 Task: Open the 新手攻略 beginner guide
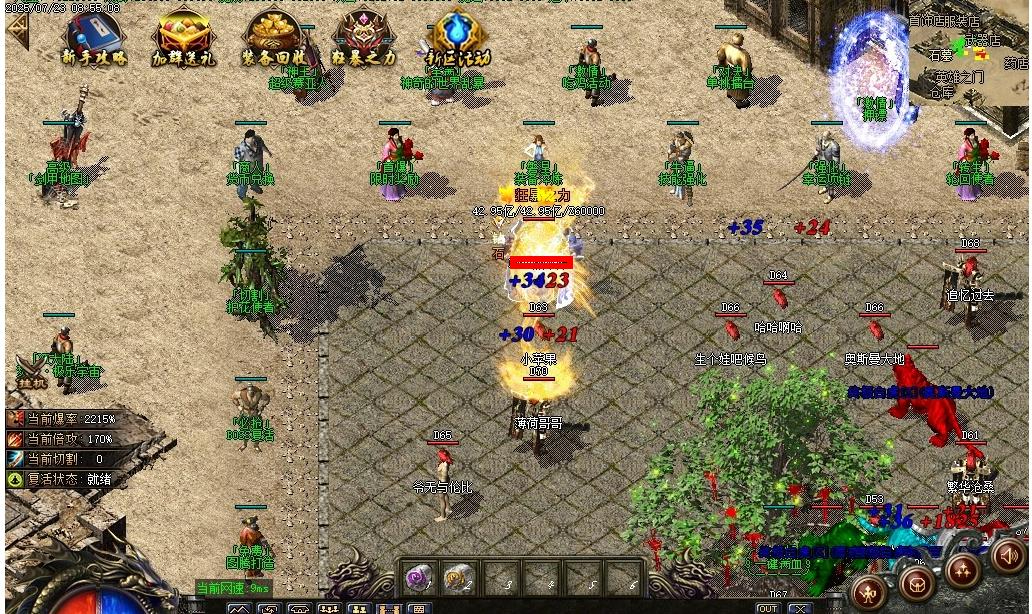pyautogui.click(x=95, y=38)
